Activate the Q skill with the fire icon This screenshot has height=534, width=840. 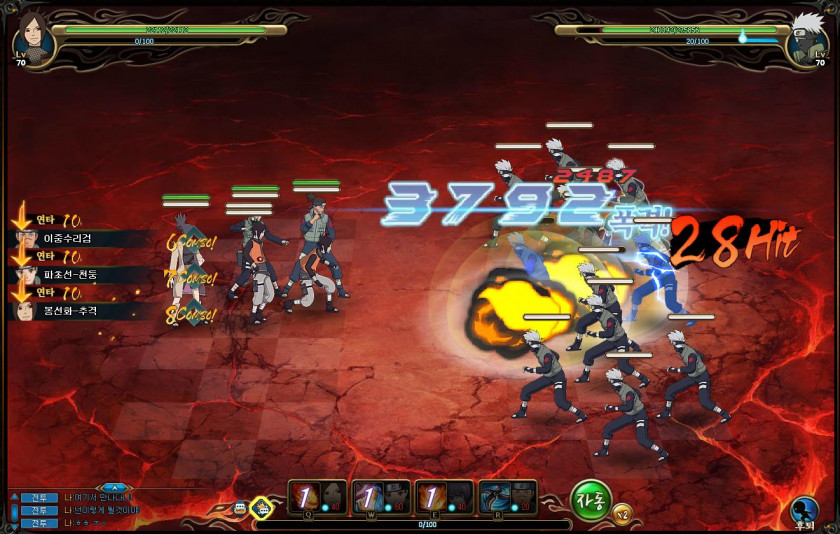coord(318,497)
